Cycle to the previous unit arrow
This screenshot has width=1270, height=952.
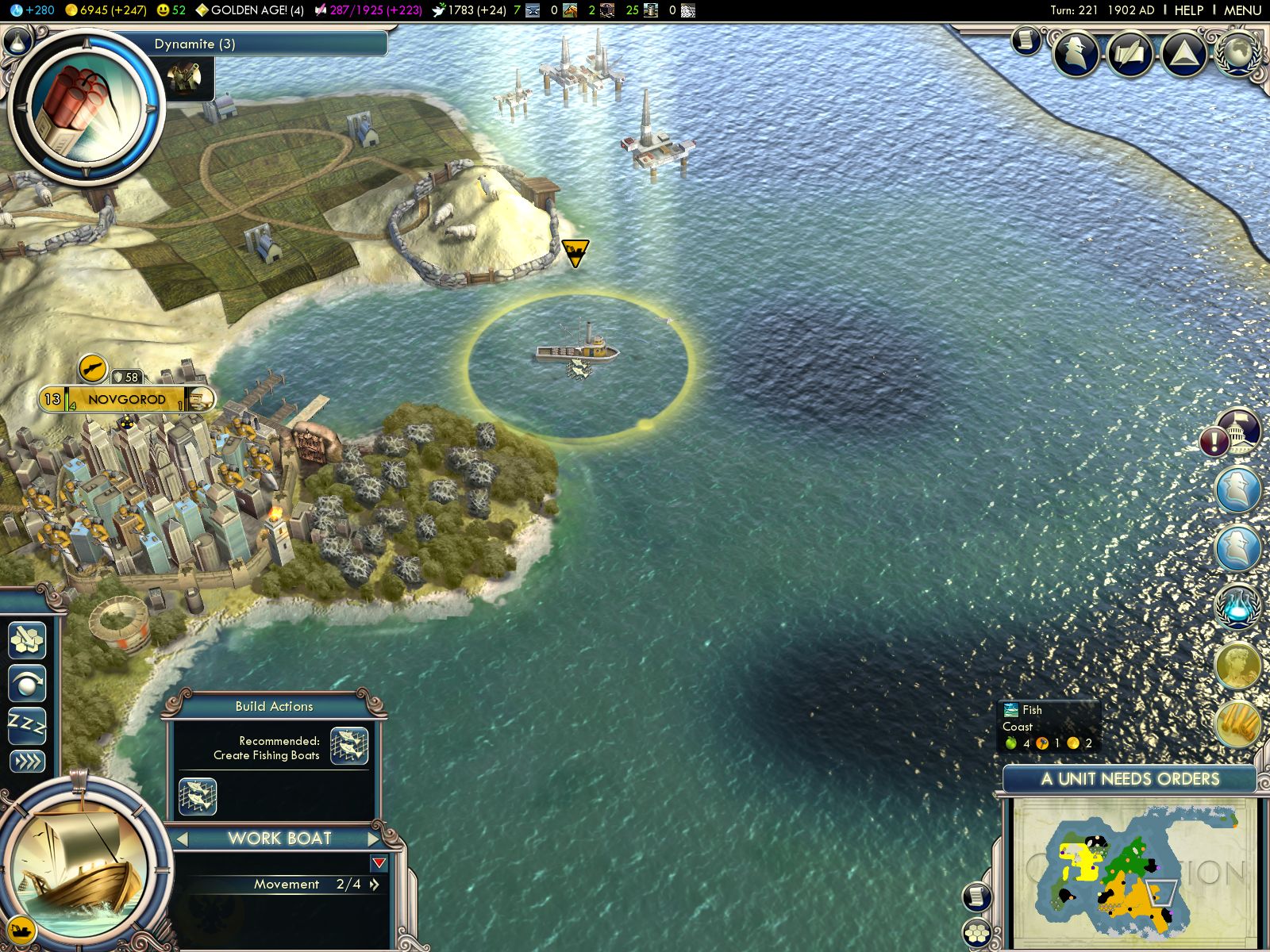pyautogui.click(x=183, y=839)
